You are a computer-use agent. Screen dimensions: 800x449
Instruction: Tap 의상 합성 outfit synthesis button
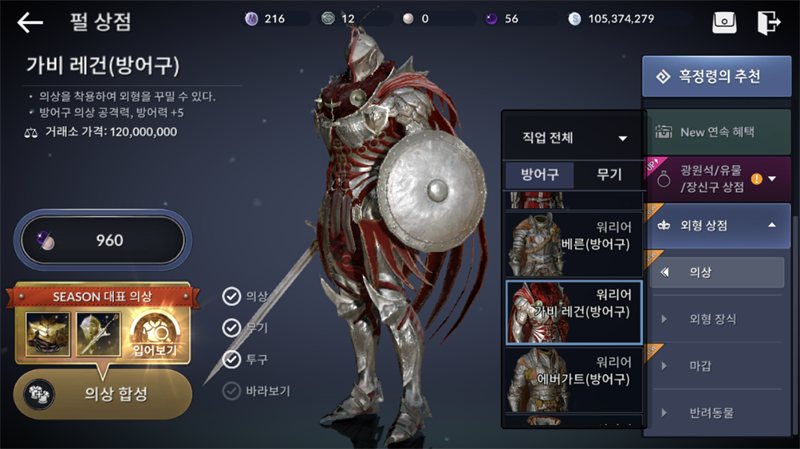click(x=103, y=393)
